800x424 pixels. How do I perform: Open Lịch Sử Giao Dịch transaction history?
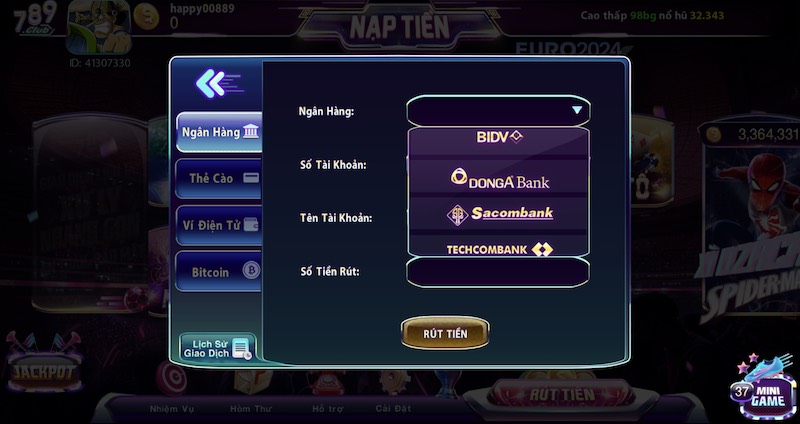click(x=217, y=347)
